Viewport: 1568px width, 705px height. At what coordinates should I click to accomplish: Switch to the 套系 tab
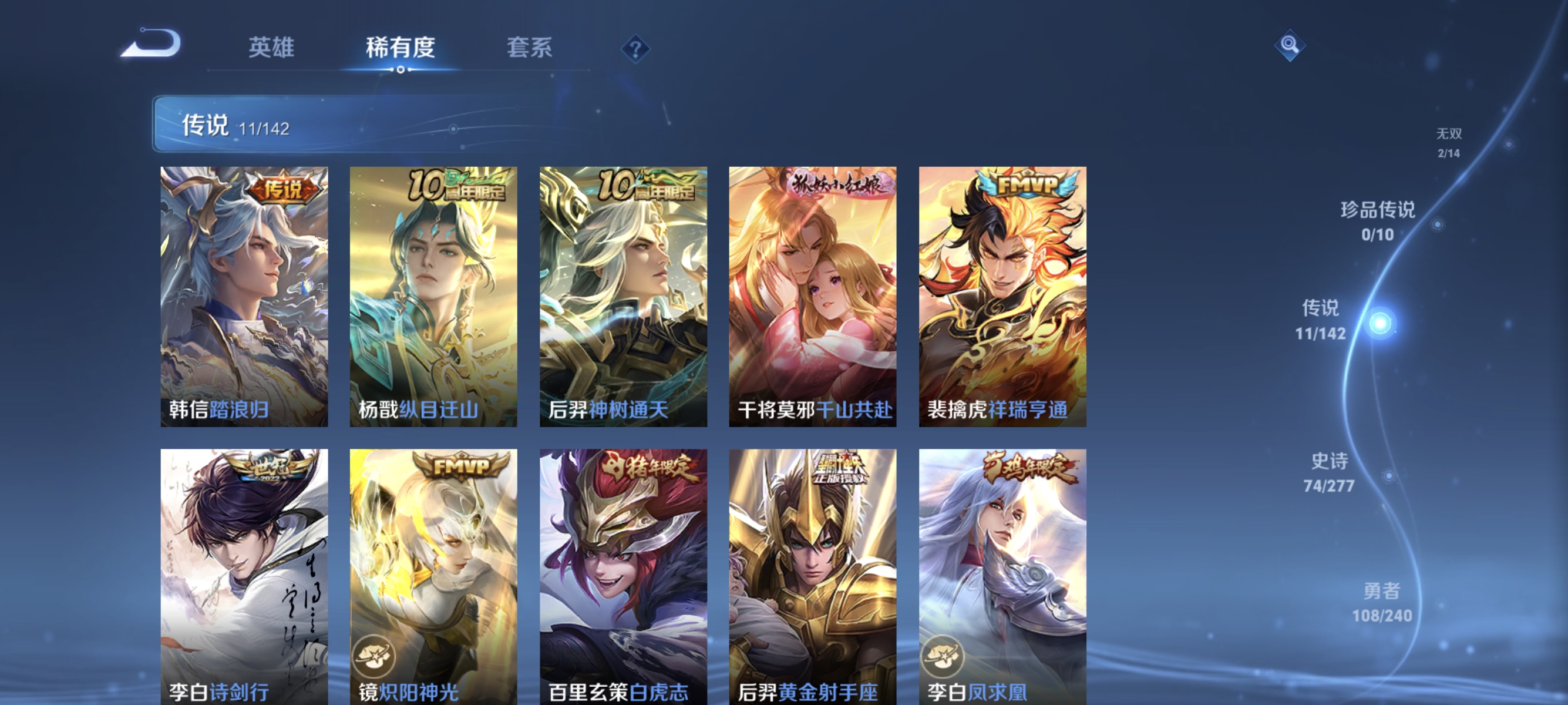529,49
